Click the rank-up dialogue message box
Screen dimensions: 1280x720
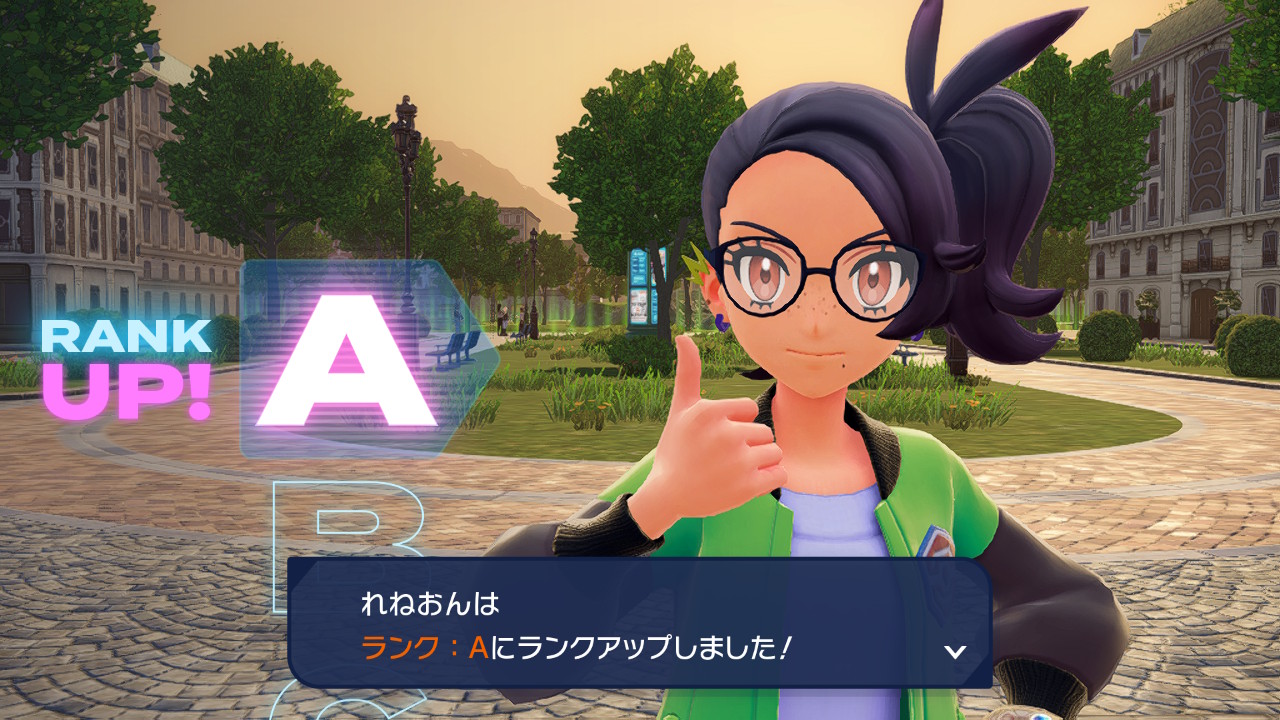(x=640, y=622)
